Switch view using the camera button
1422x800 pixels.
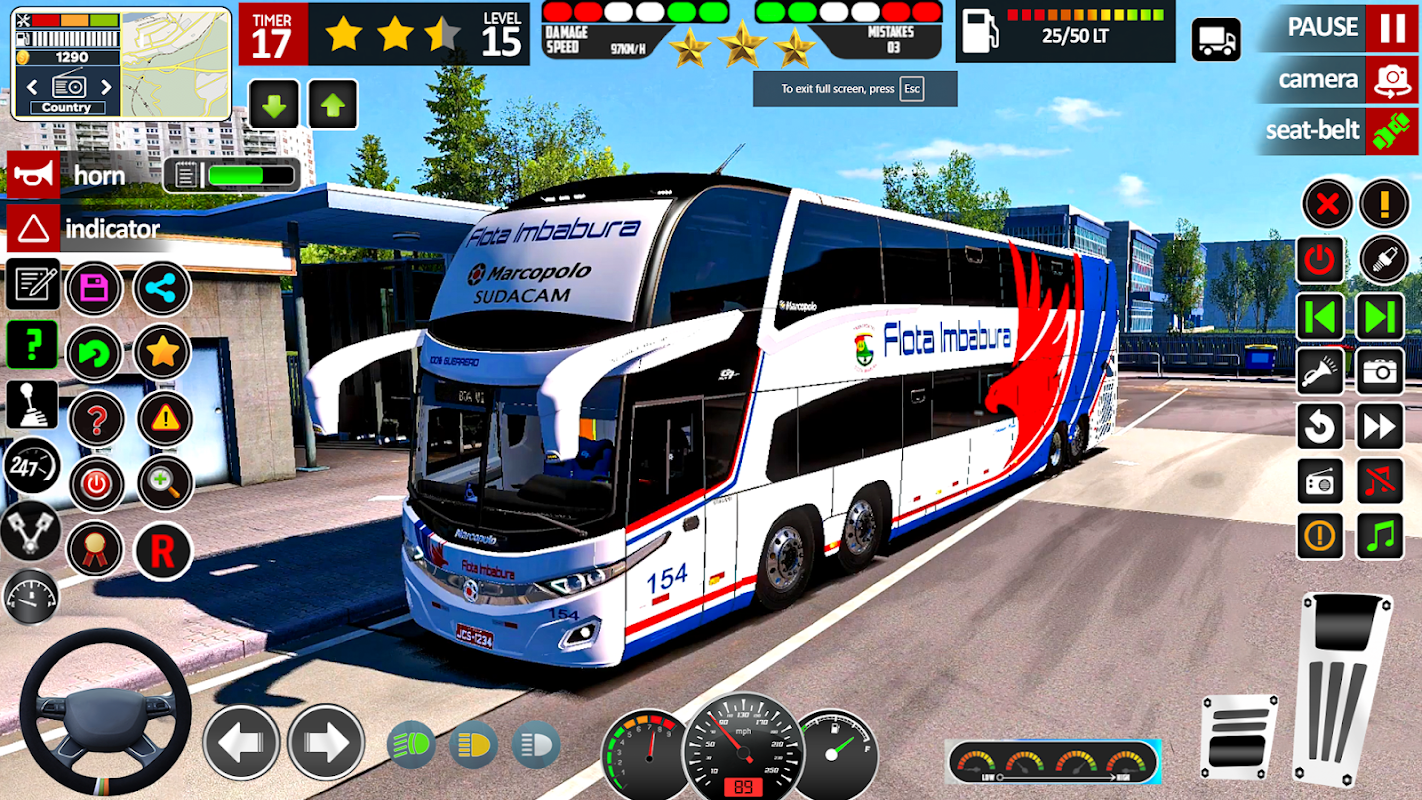[x=1391, y=80]
